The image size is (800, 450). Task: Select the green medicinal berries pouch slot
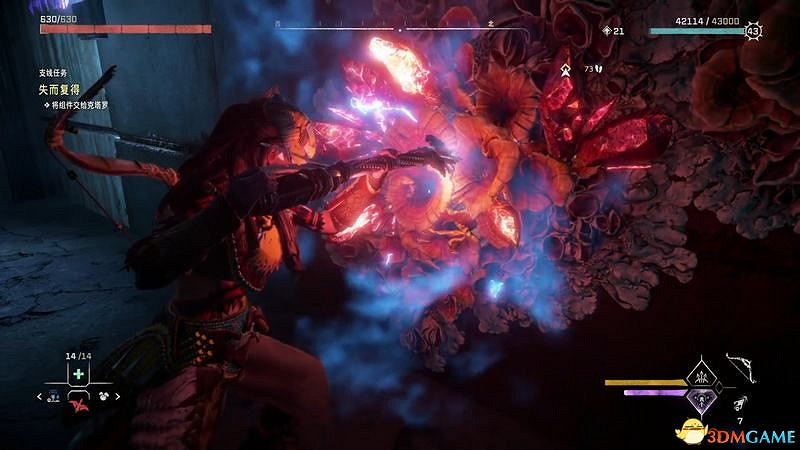[x=77, y=374]
